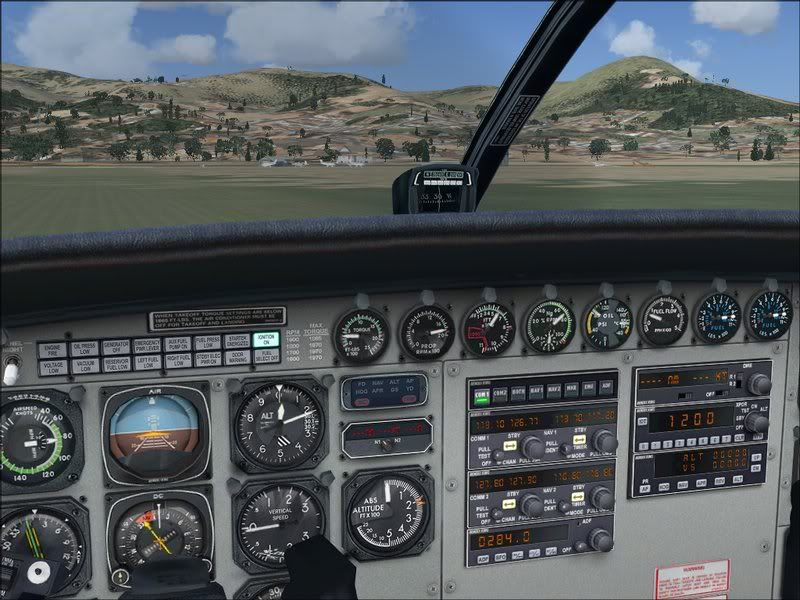Swap NAV 1 active and standby frequencies
The width and height of the screenshot is (800, 600).
click(x=579, y=441)
